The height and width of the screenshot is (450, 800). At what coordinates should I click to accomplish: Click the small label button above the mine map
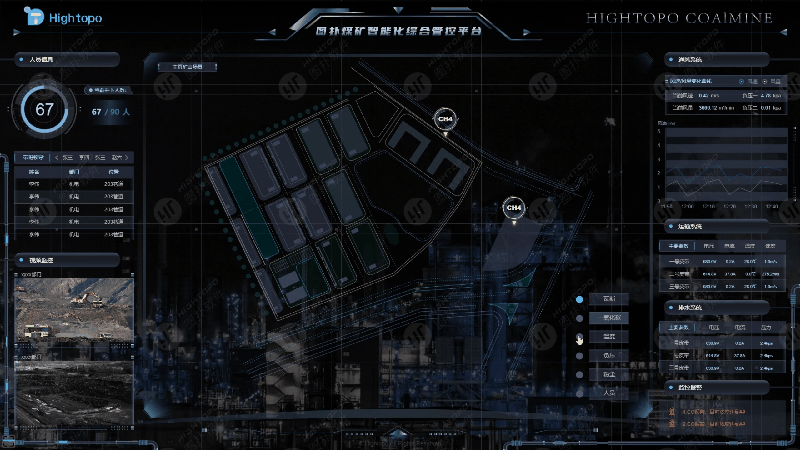(187, 68)
